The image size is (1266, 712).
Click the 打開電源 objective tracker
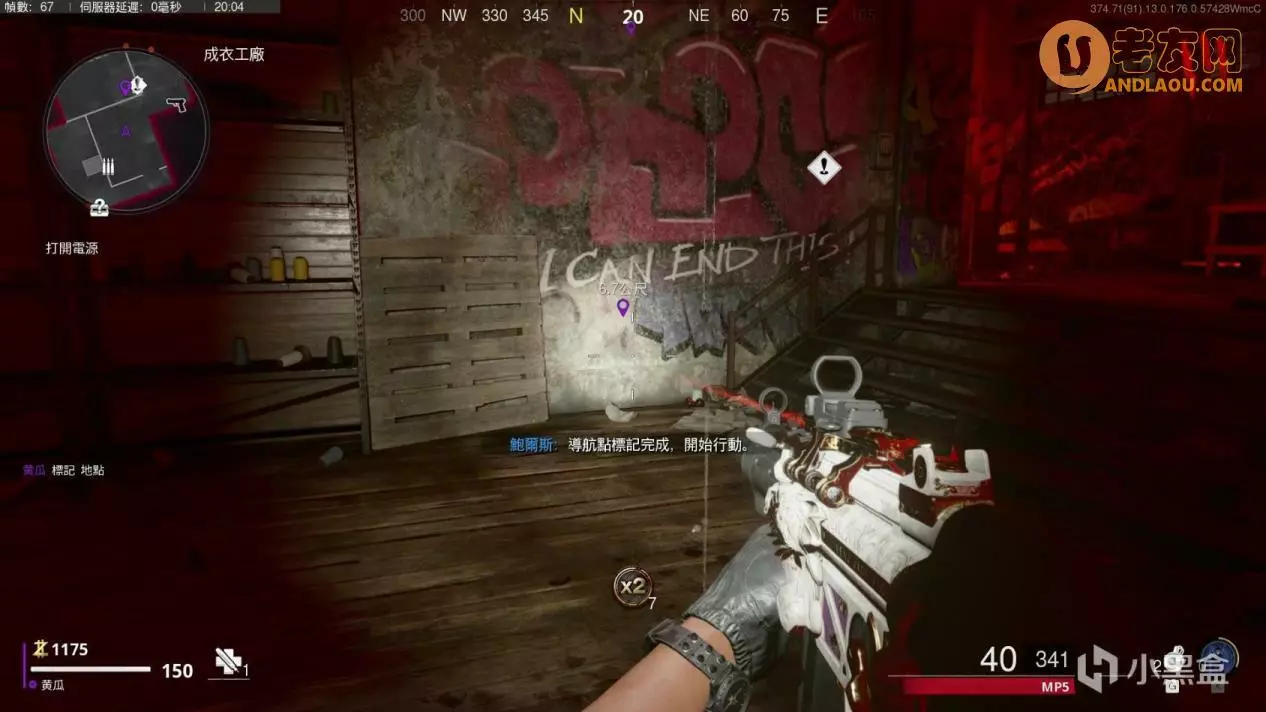coord(72,248)
